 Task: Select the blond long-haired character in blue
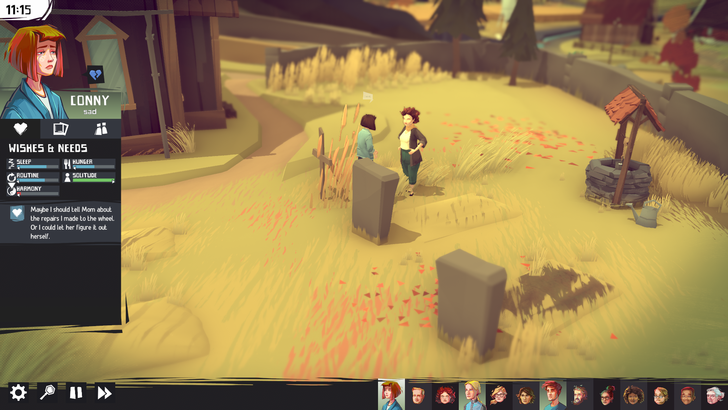coord(471,395)
